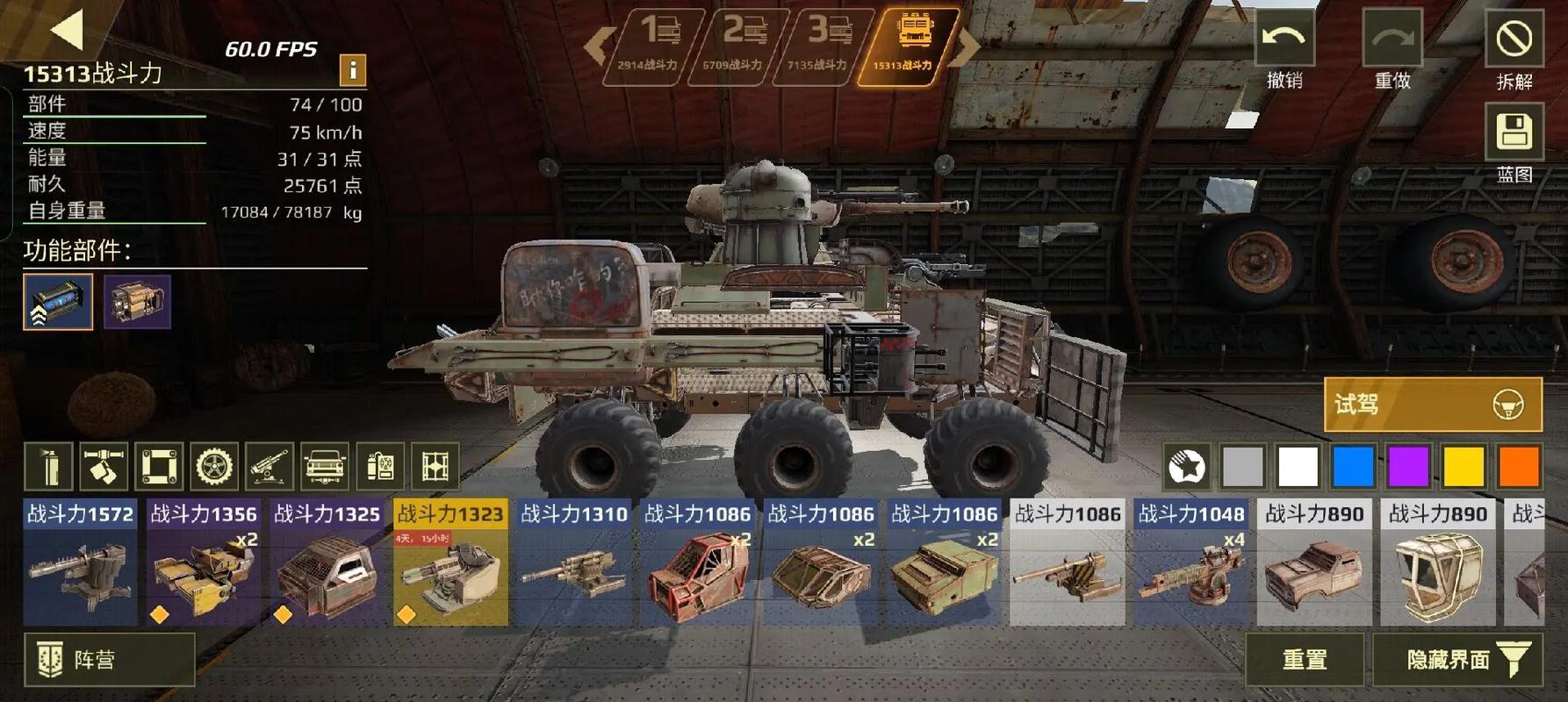Select the yellow paint swatch
Image resolution: width=1568 pixels, height=702 pixels.
(1464, 466)
